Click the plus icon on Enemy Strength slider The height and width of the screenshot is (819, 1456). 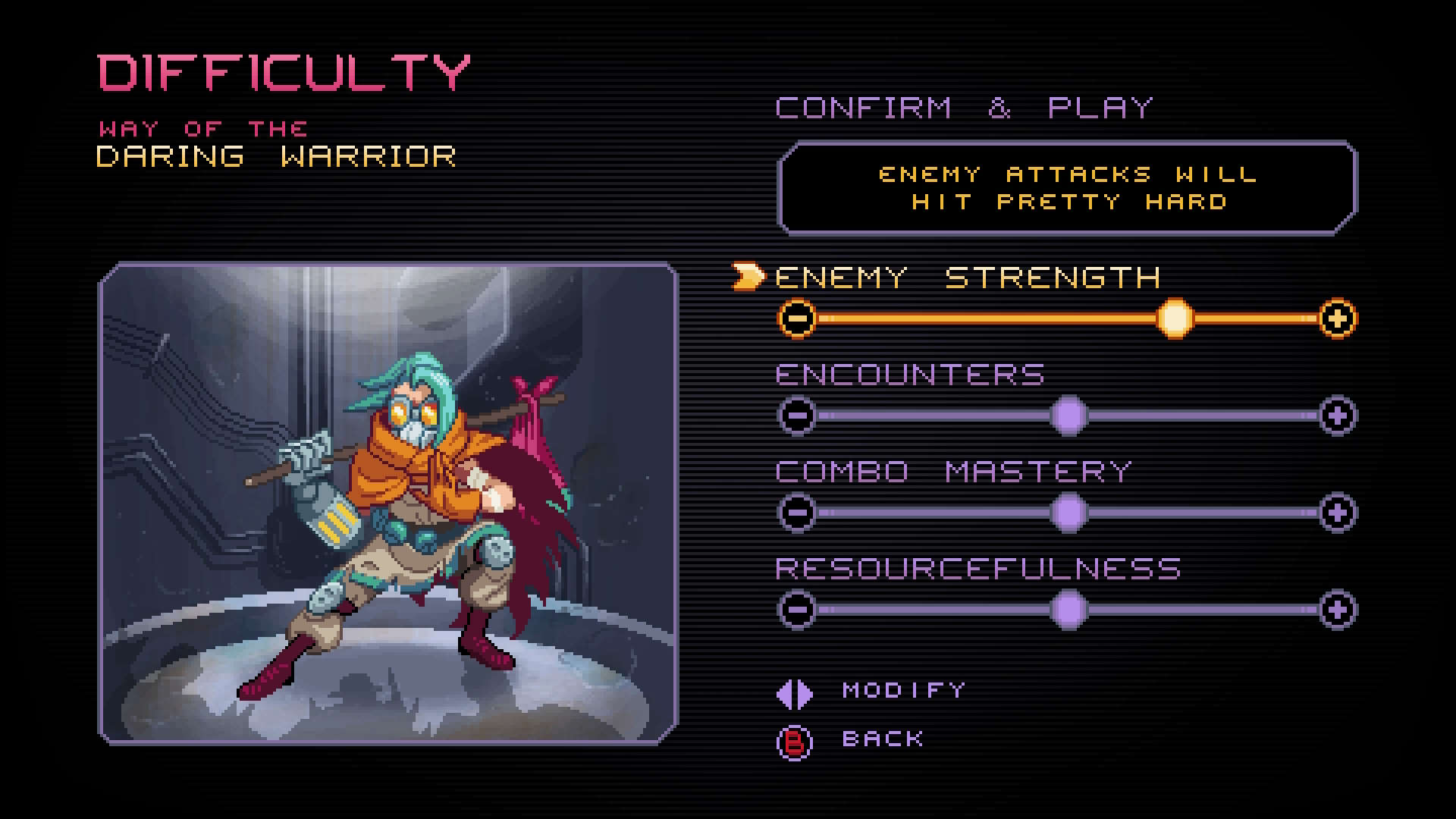tap(1339, 318)
